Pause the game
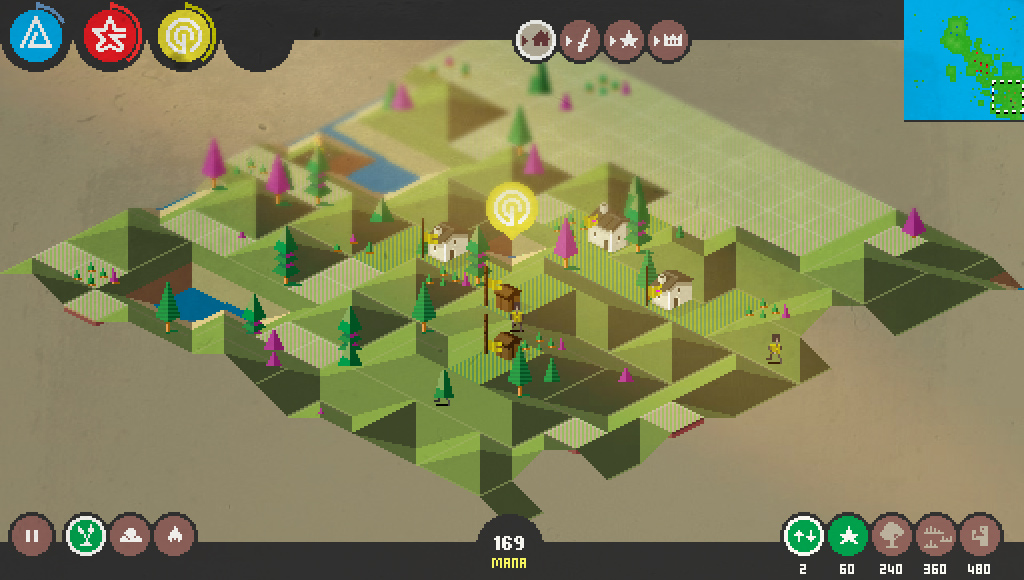Image resolution: width=1024 pixels, height=580 pixels. click(31, 535)
